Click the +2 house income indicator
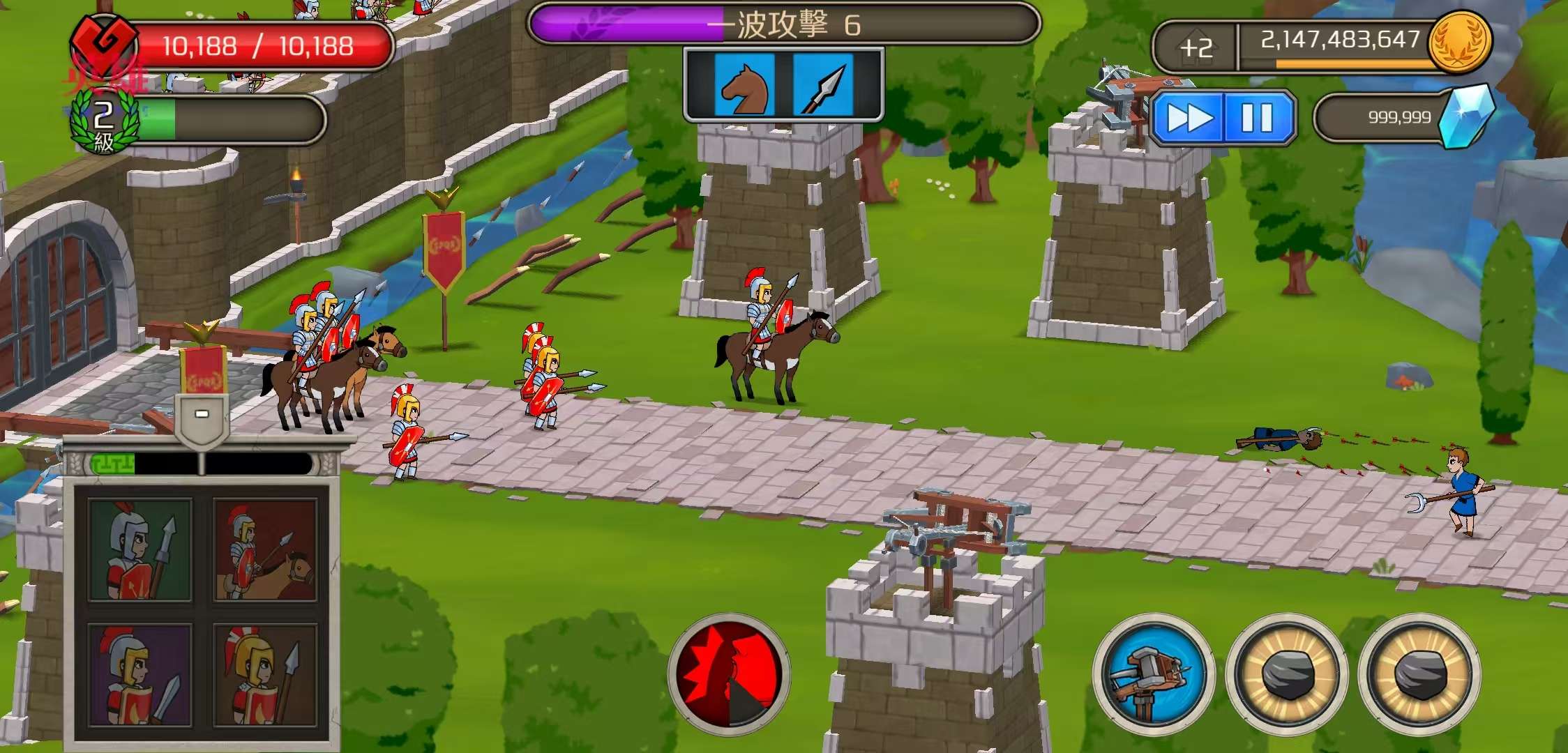 (x=1196, y=47)
